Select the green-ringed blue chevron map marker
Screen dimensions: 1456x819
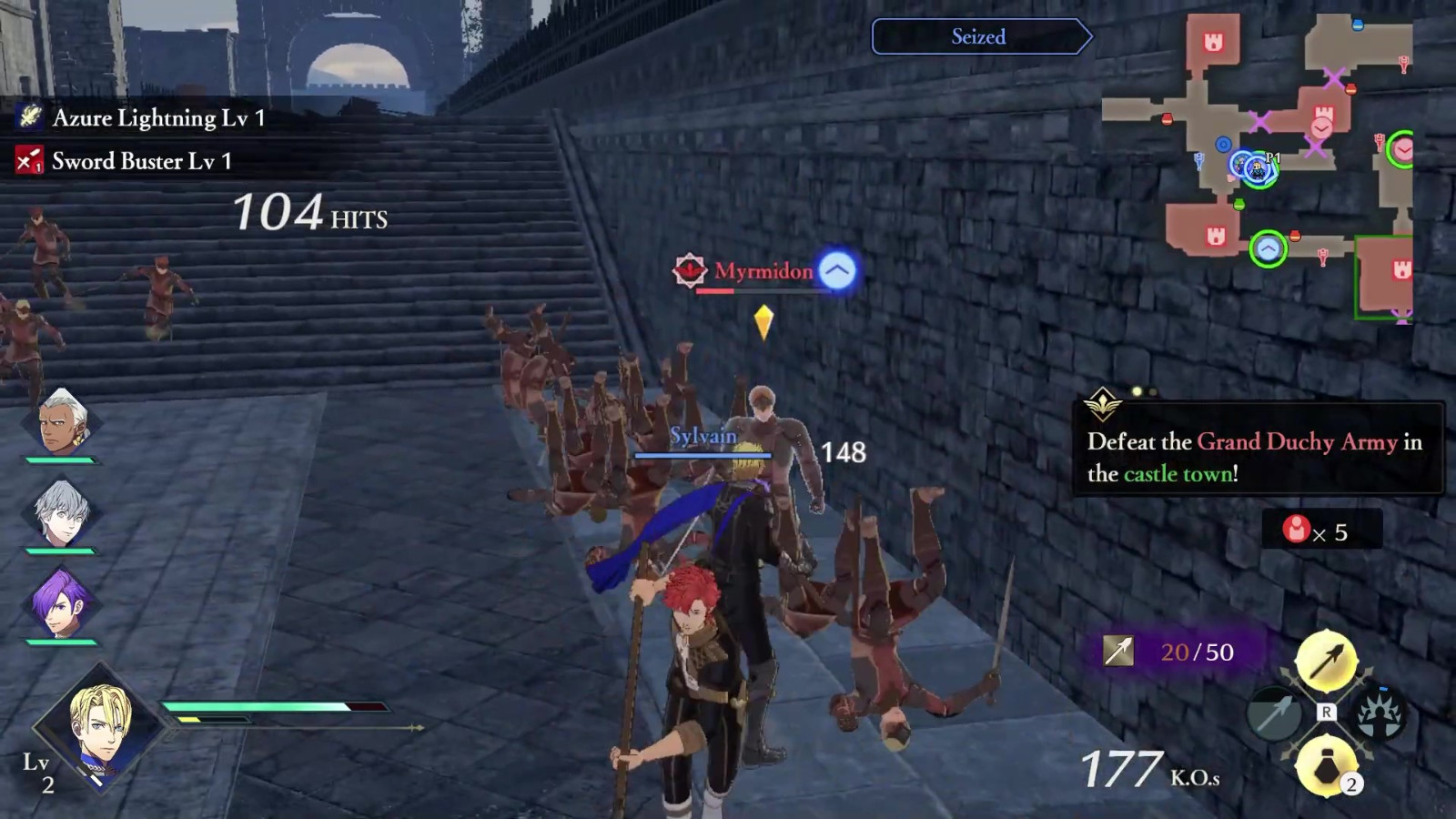pos(1268,248)
